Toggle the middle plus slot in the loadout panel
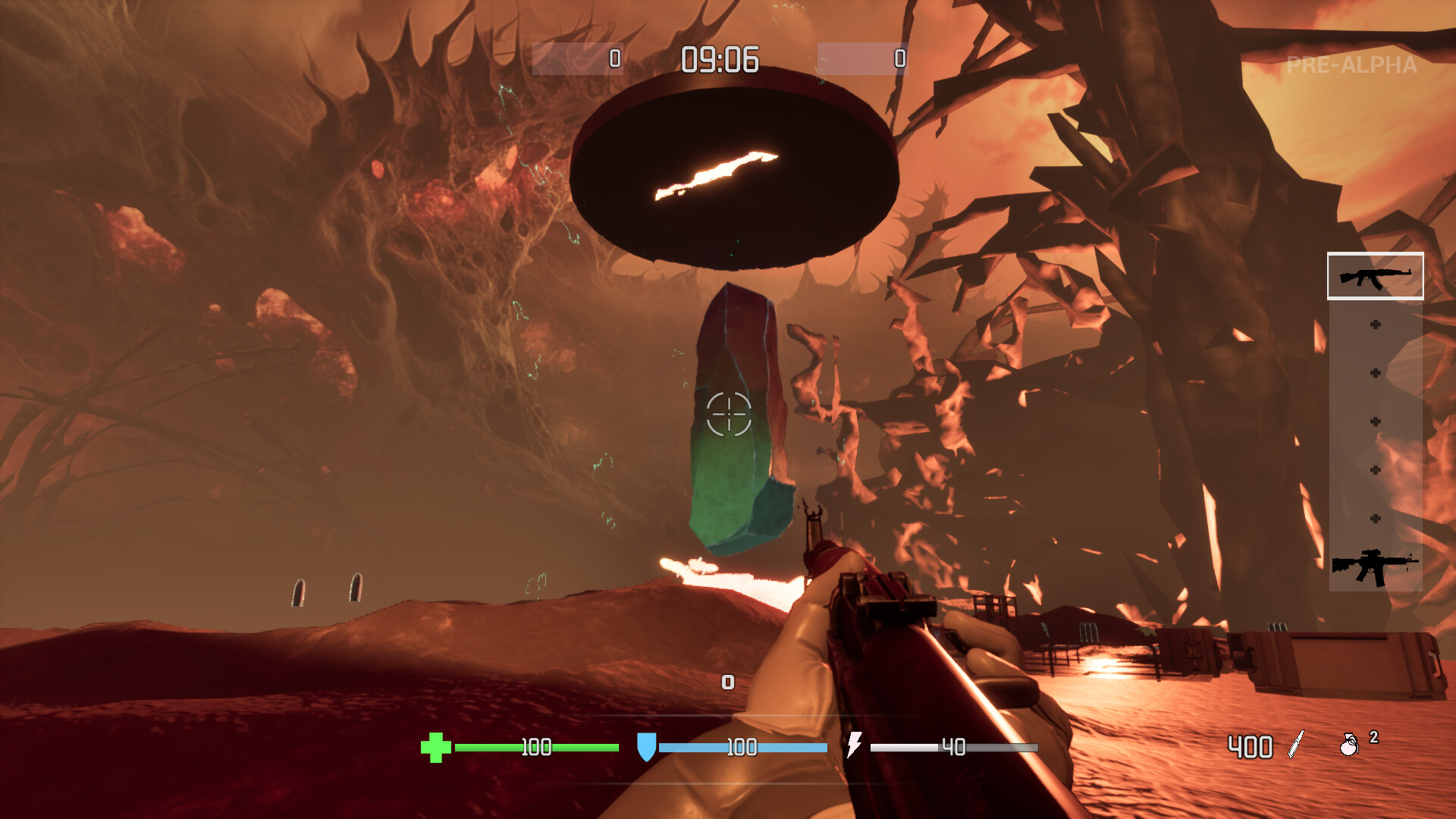The image size is (1456, 819). (1376, 420)
